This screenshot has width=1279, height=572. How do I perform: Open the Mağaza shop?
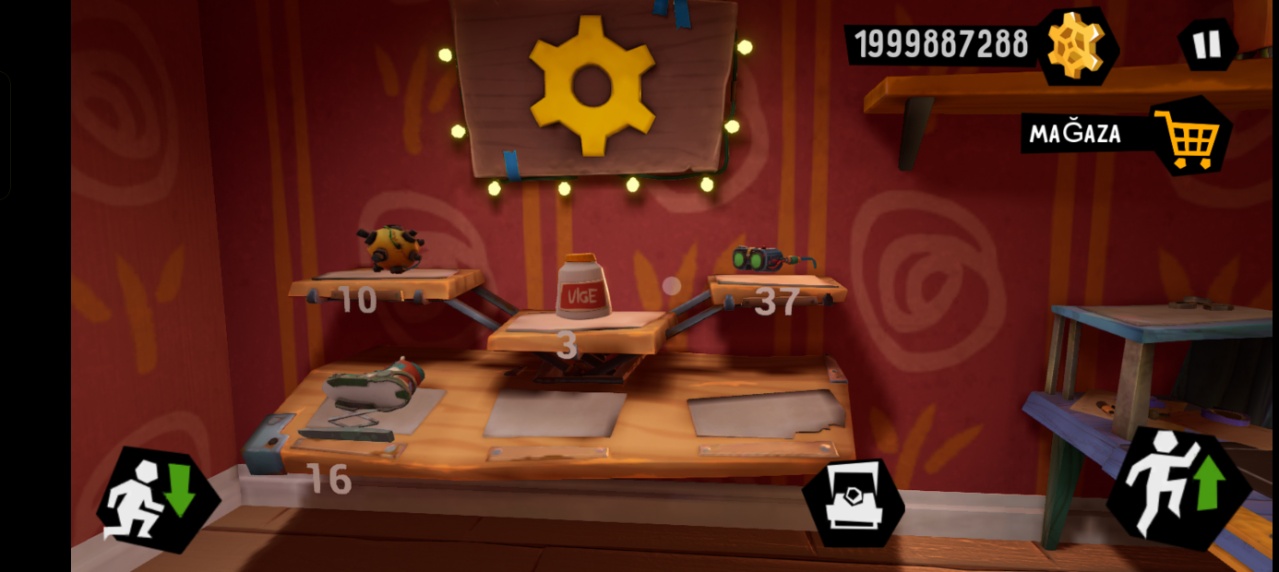pos(1189,135)
